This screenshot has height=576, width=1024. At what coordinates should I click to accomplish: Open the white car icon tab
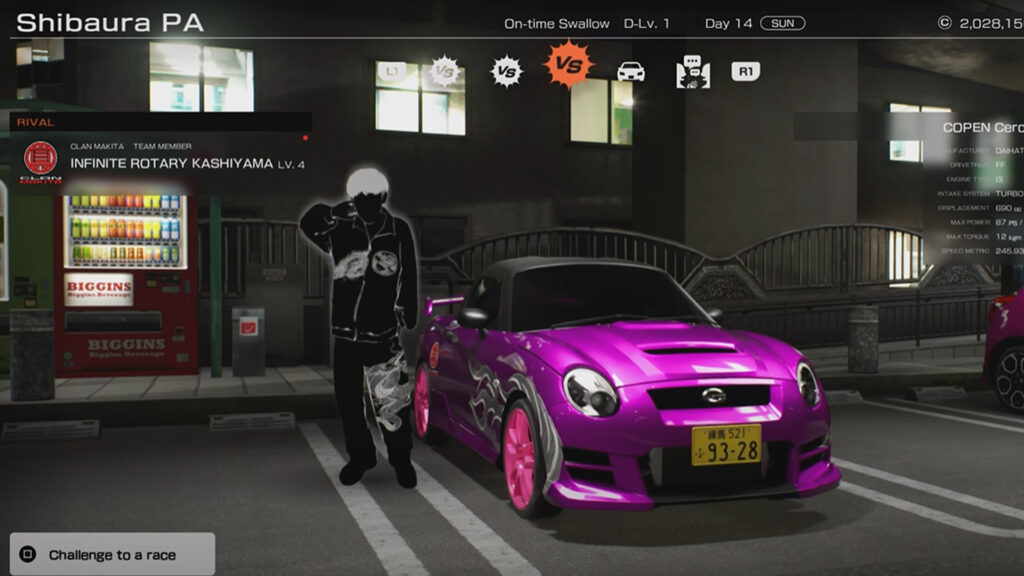coord(631,71)
